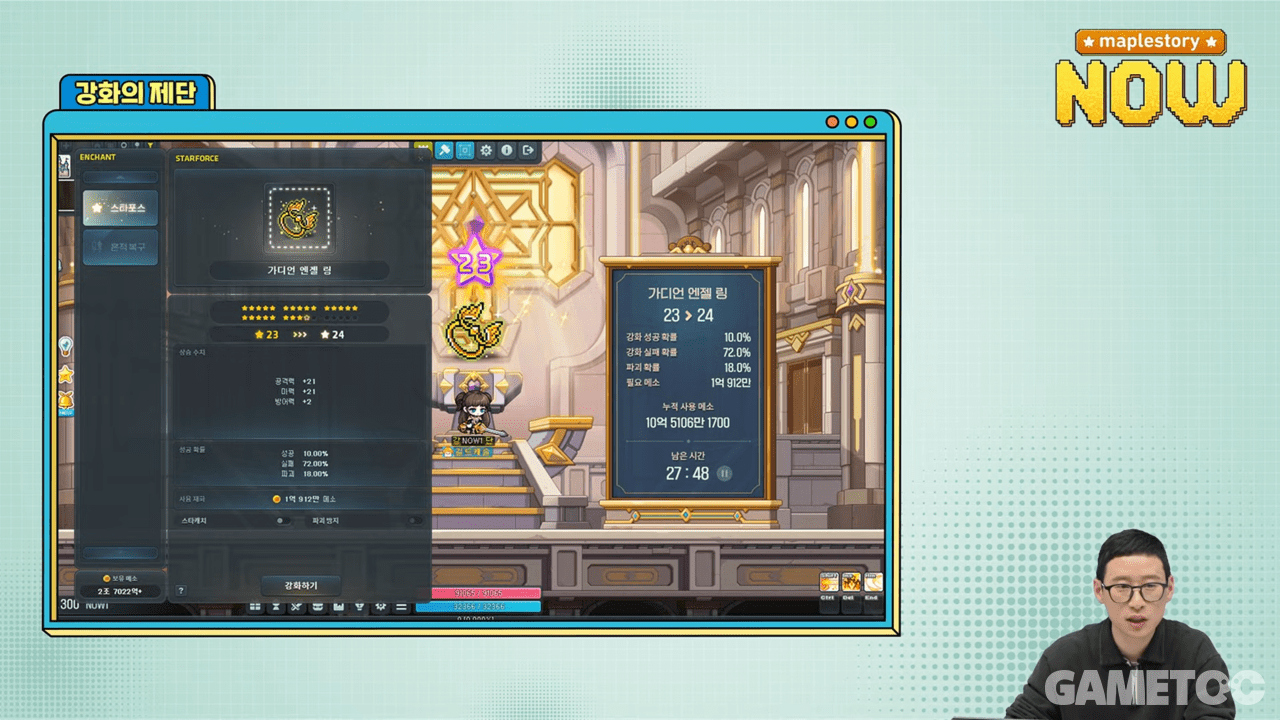Toggle the 스타캐치 Star Catch switch
This screenshot has height=720, width=1280.
click(285, 521)
